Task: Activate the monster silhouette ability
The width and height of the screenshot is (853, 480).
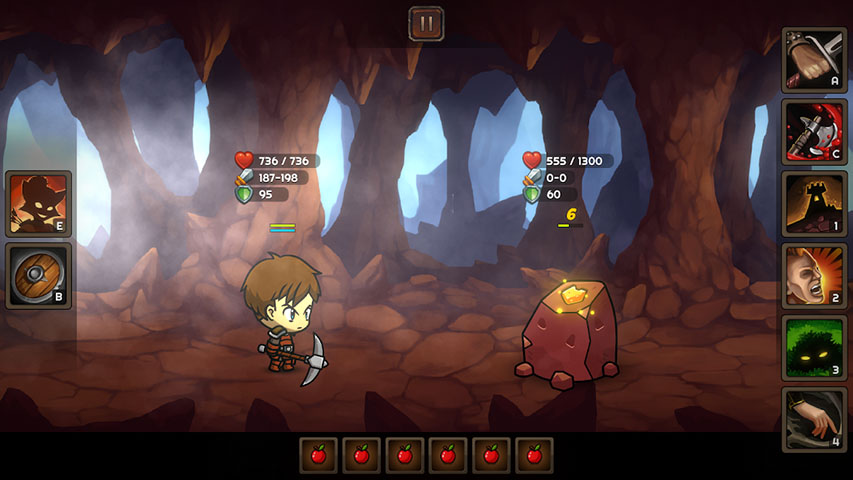Action: click(39, 204)
